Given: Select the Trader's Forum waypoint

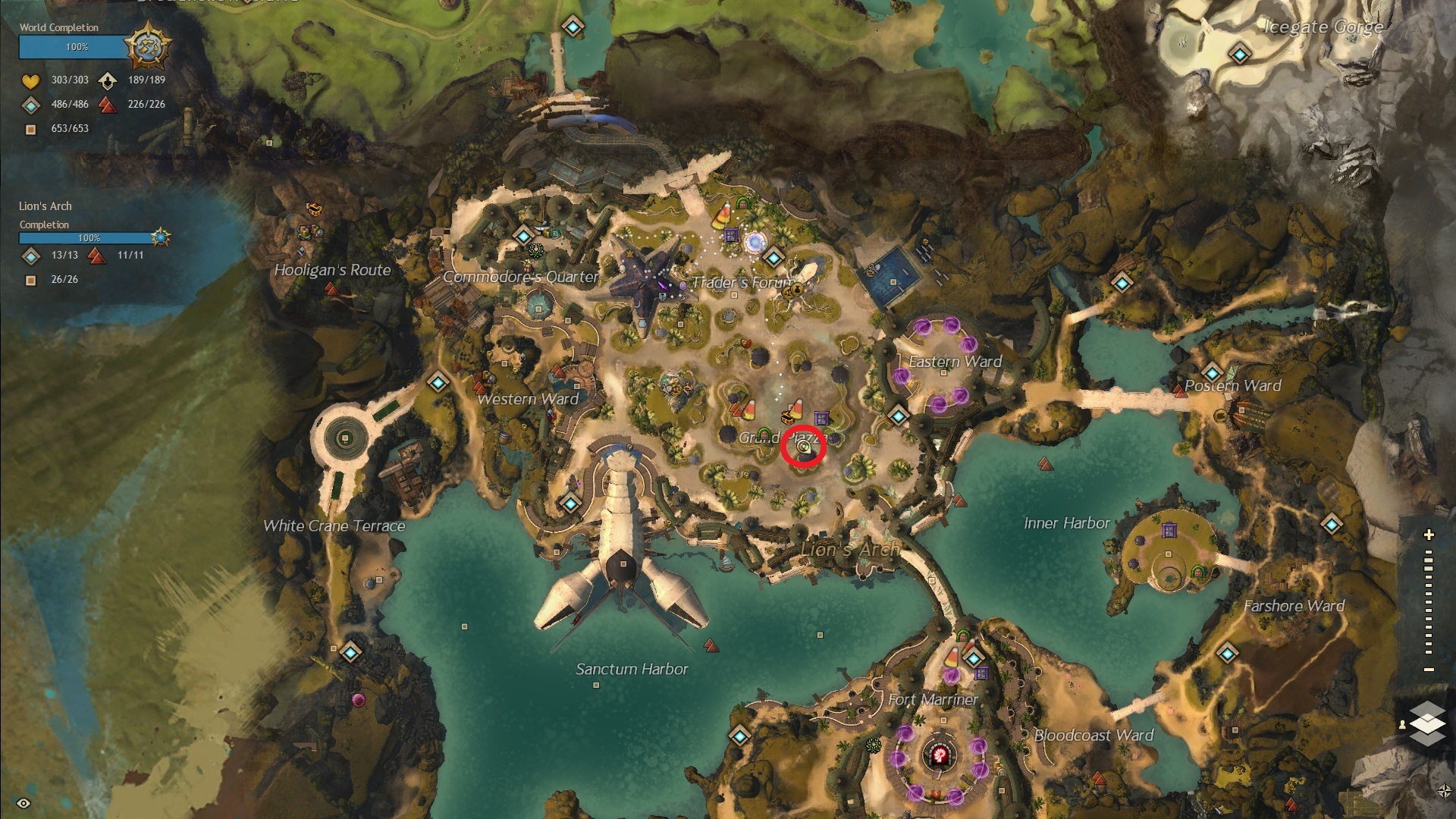Looking at the screenshot, I should [x=773, y=258].
